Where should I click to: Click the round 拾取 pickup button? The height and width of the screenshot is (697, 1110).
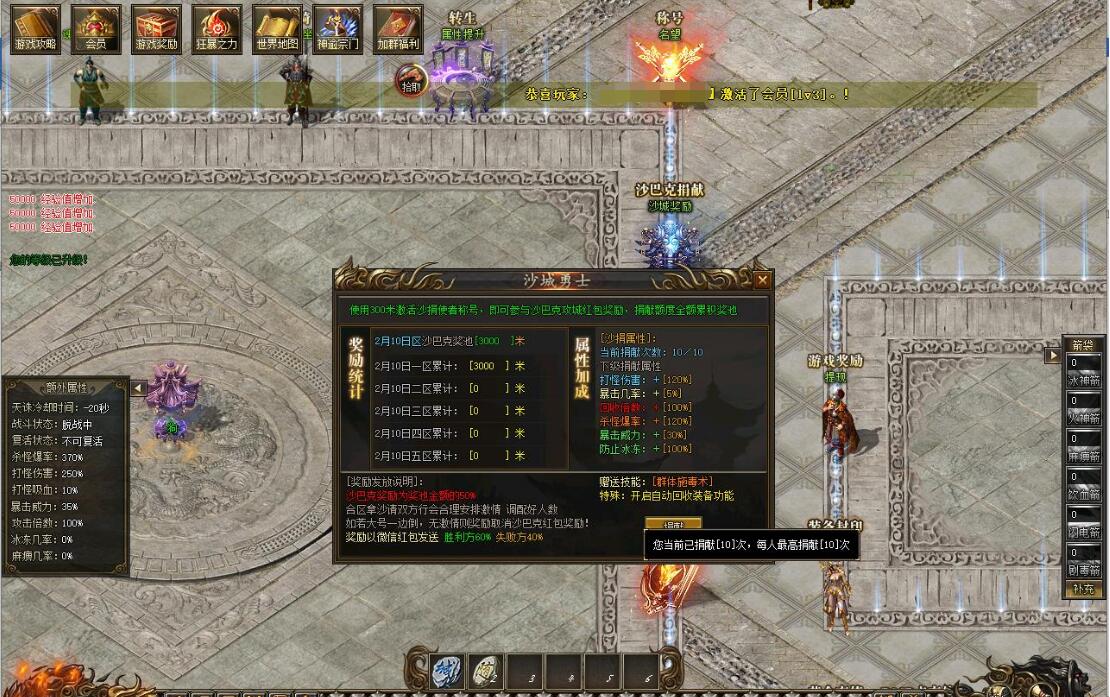click(411, 78)
